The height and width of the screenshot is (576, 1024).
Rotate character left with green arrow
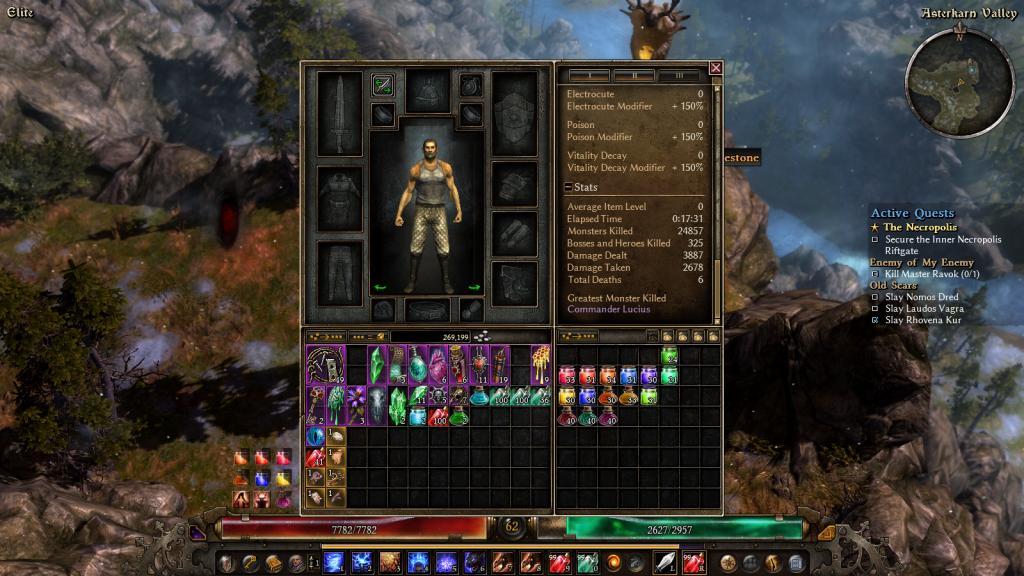pyautogui.click(x=380, y=288)
